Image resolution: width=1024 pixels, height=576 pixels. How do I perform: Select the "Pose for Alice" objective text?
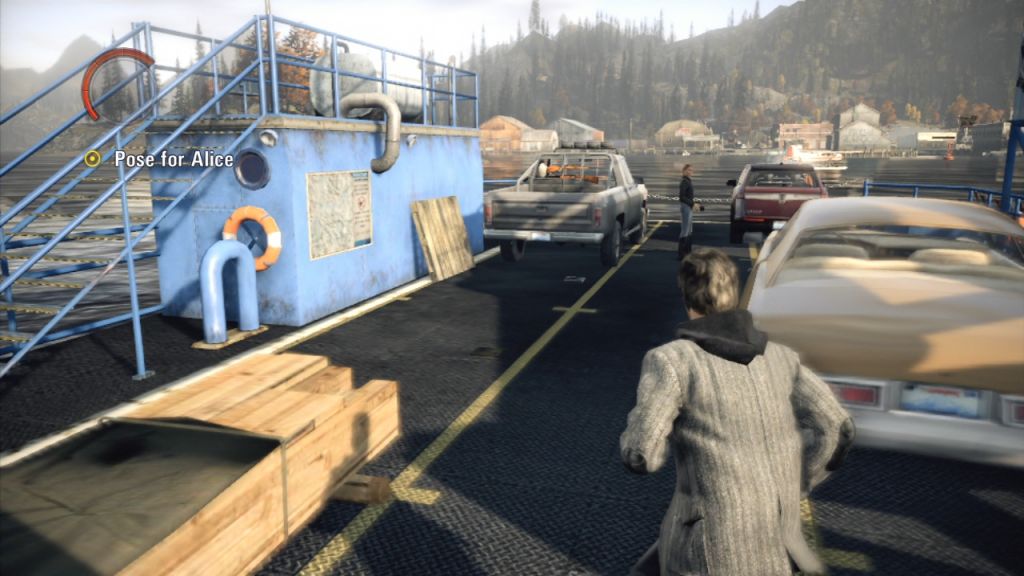[x=173, y=158]
